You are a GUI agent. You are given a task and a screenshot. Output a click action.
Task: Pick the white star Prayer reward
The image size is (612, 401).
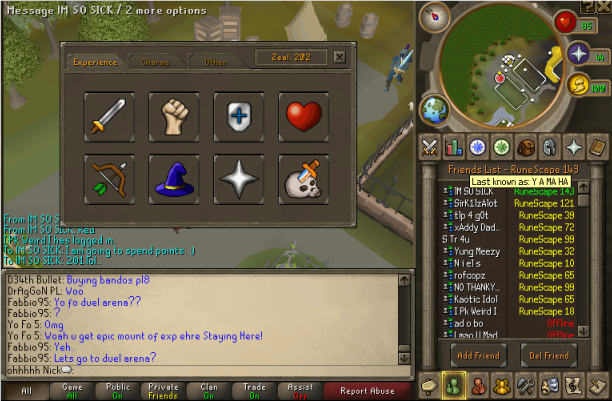[238, 179]
